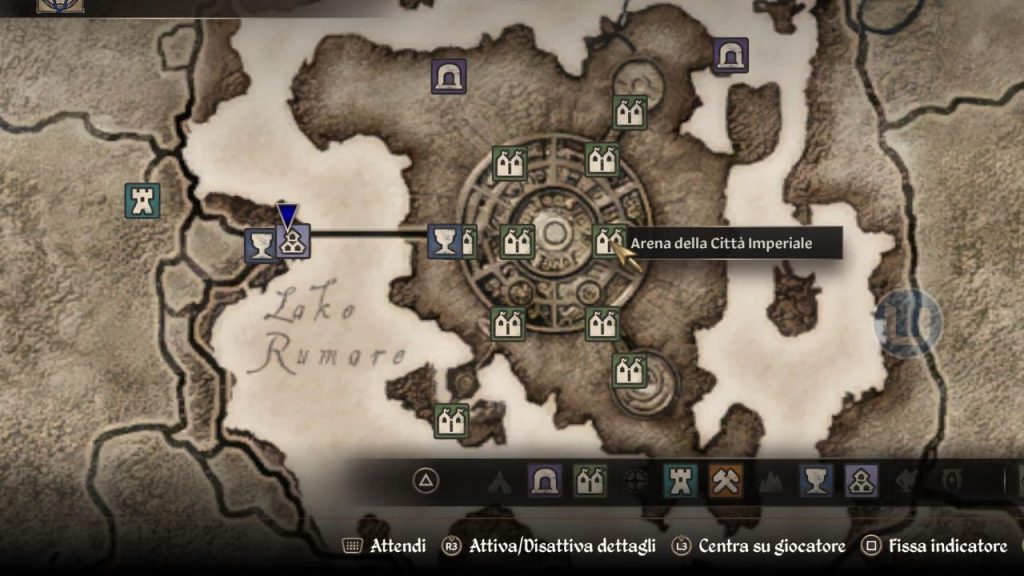
Task: Toggle the green city filter in the legend bar
Action: [x=590, y=481]
